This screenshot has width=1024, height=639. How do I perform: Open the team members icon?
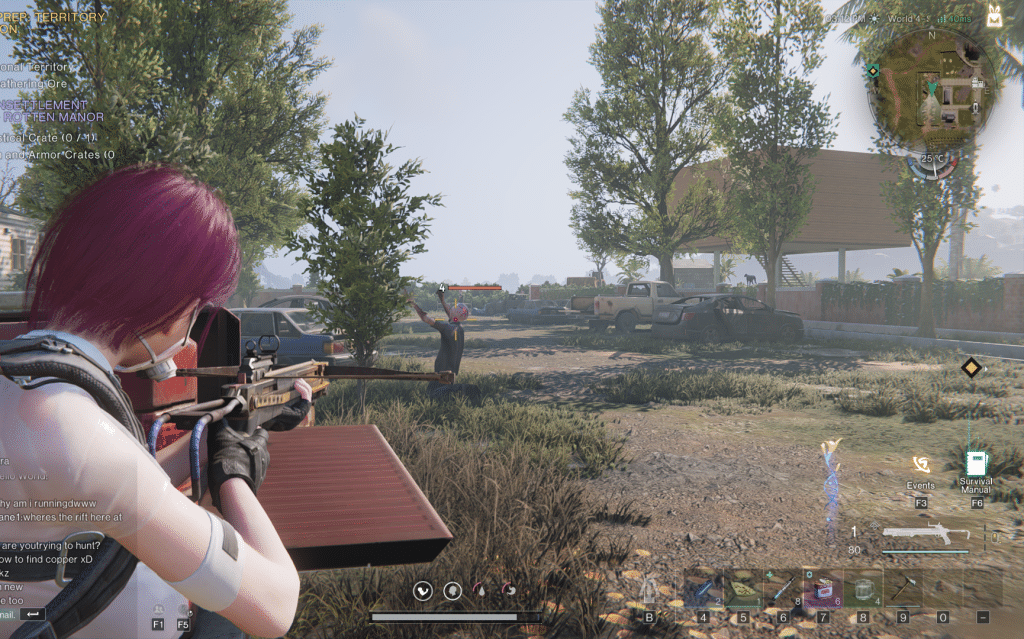click(x=158, y=608)
